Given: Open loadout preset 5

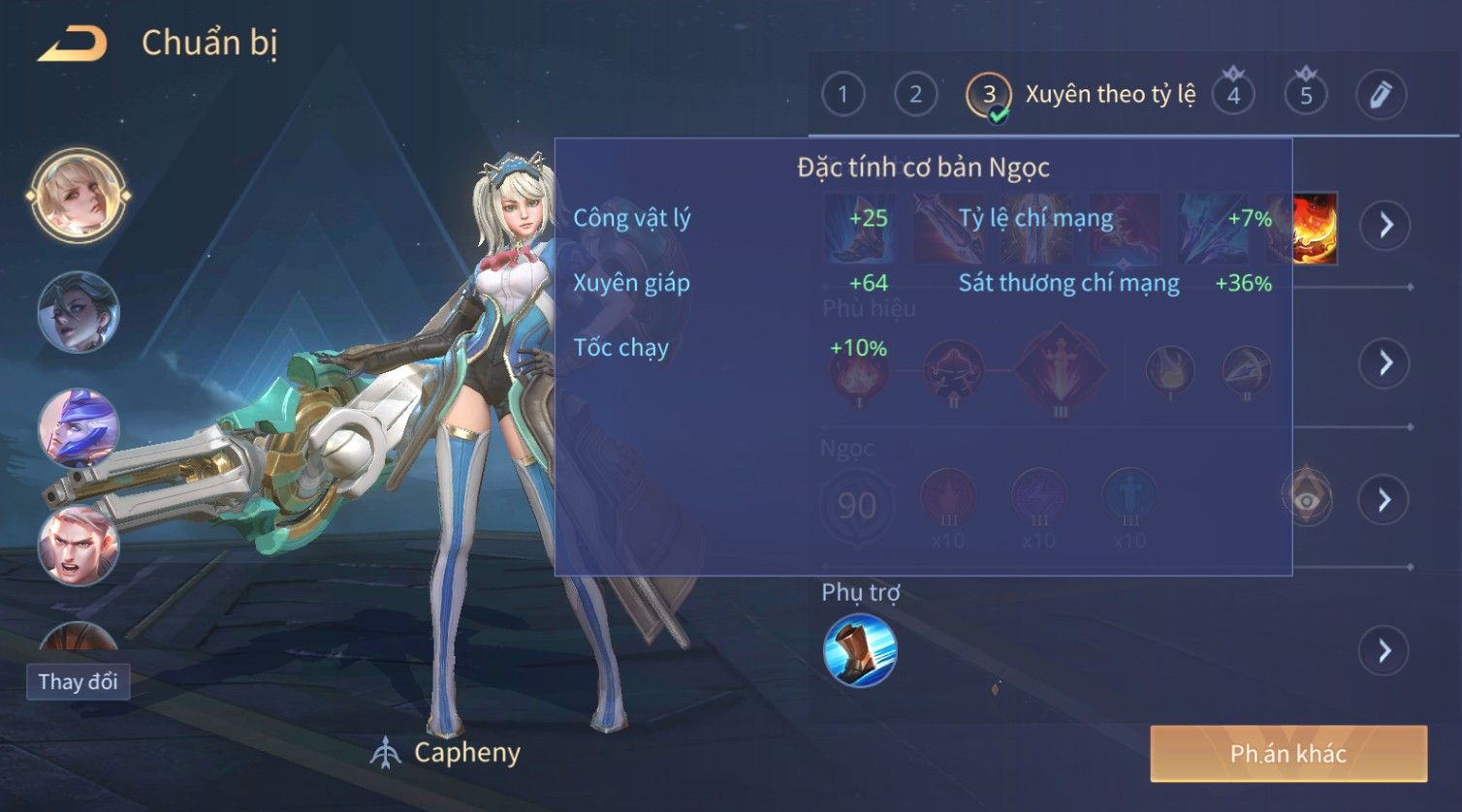Looking at the screenshot, I should tap(1306, 95).
